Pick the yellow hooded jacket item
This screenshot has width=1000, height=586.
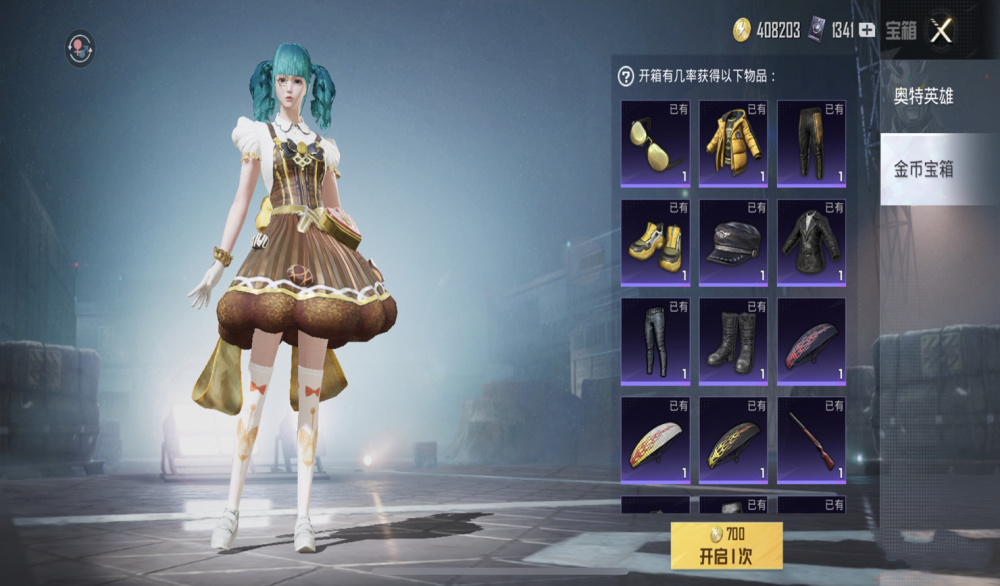coord(733,143)
